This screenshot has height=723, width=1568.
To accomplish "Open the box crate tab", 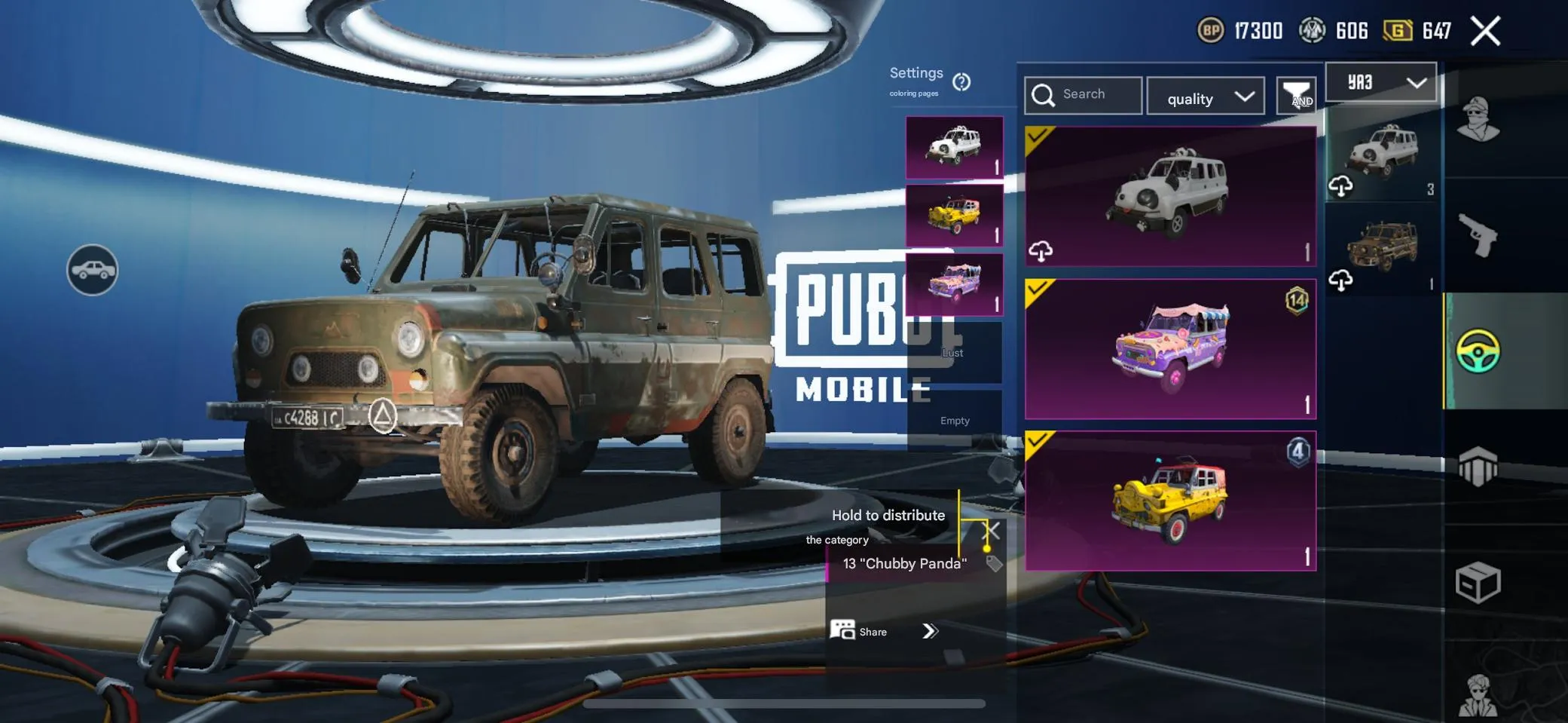I will pos(1478,582).
